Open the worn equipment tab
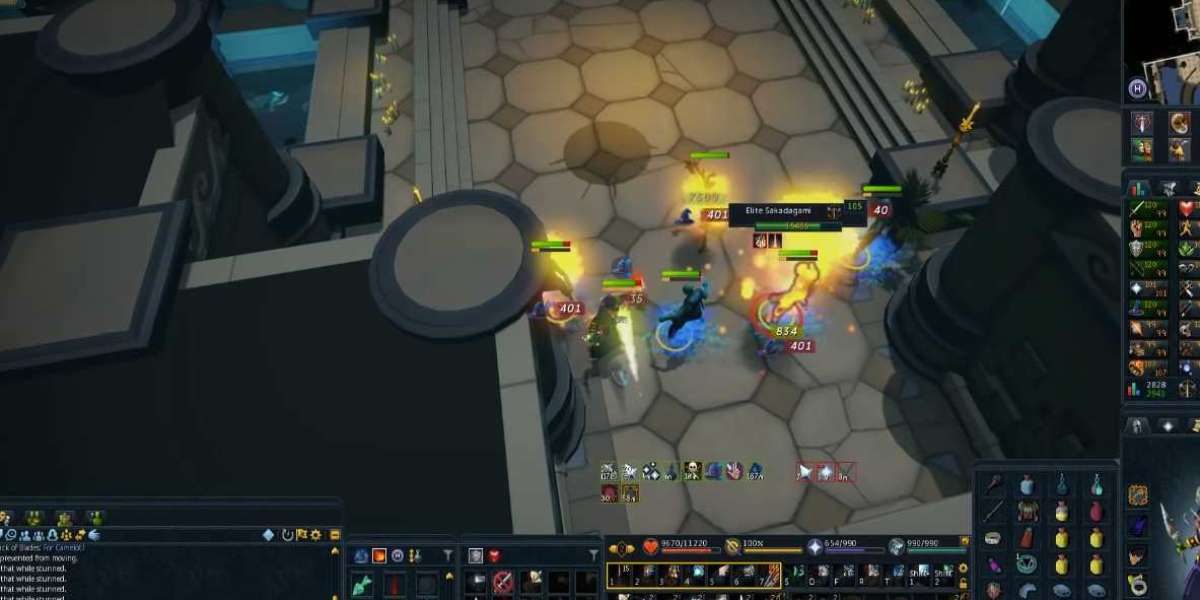Image resolution: width=1200 pixels, height=600 pixels. (1138, 426)
